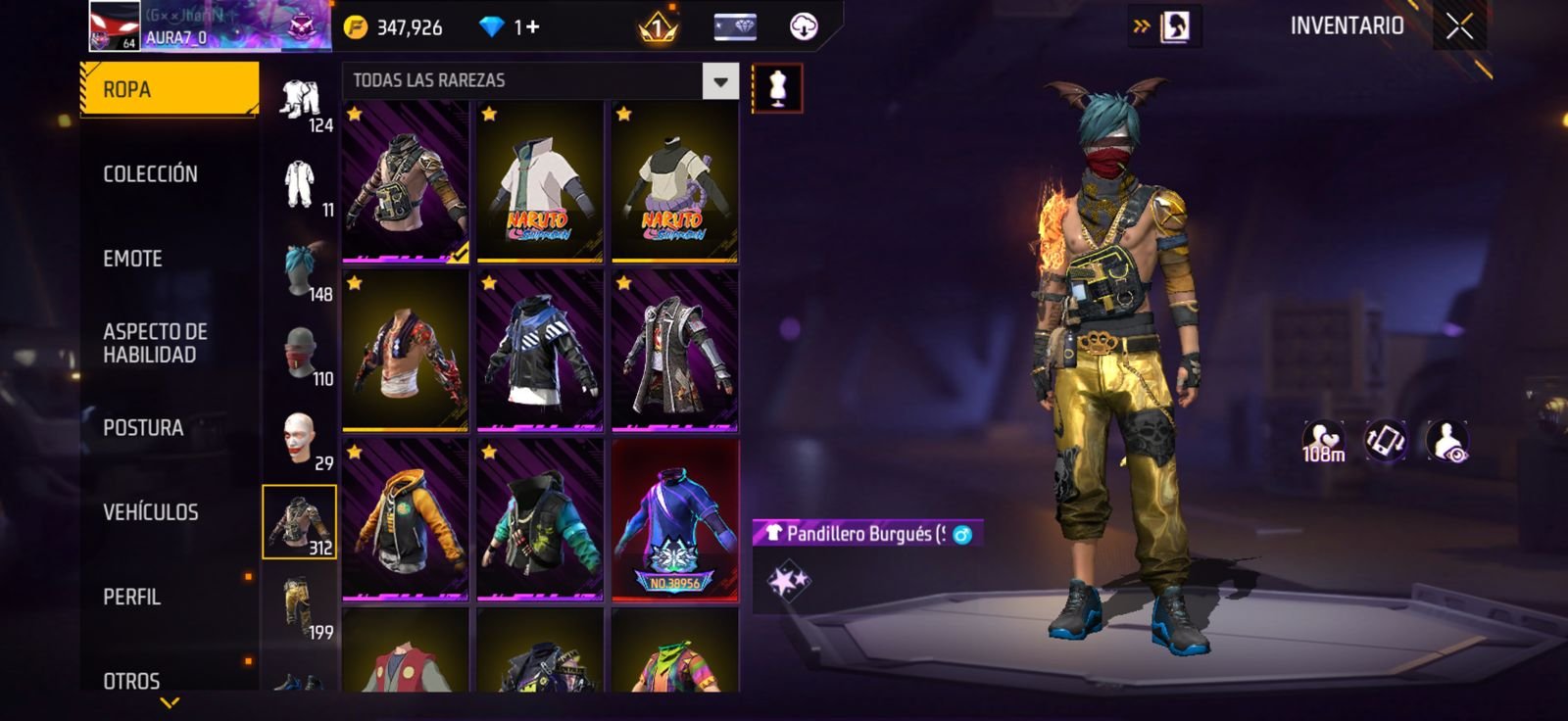Select ASPECTO DE HABILIDAD tab
Screen dimensions: 1568x721
click(x=155, y=343)
